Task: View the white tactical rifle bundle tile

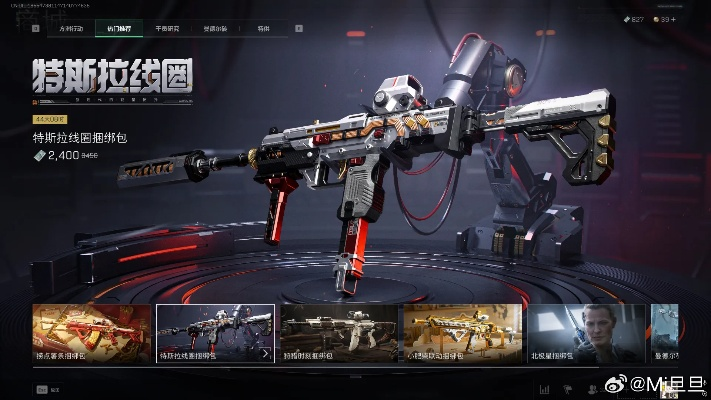Action: coord(339,333)
